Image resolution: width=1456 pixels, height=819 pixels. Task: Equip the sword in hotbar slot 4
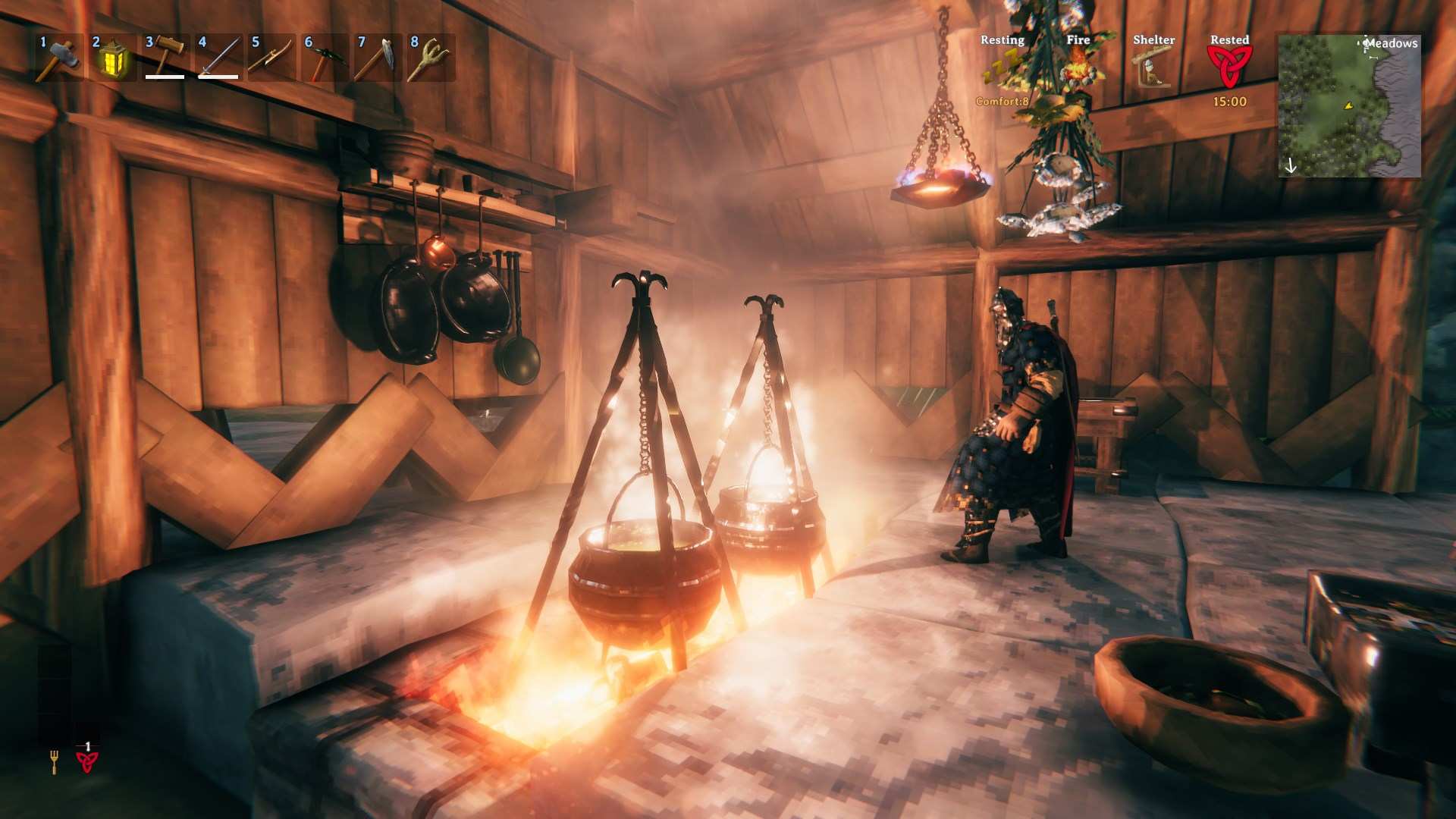[x=221, y=55]
